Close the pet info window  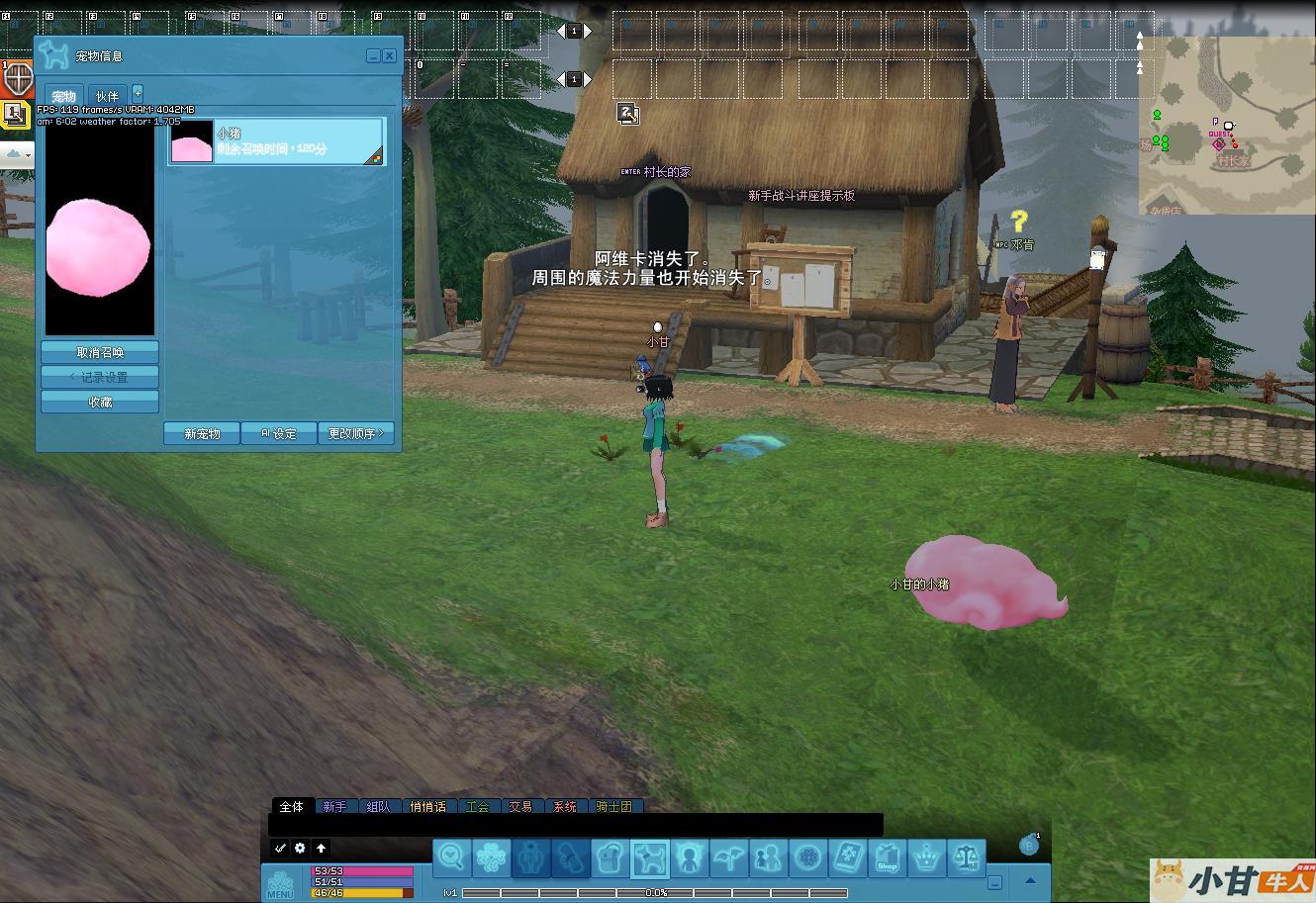click(390, 56)
